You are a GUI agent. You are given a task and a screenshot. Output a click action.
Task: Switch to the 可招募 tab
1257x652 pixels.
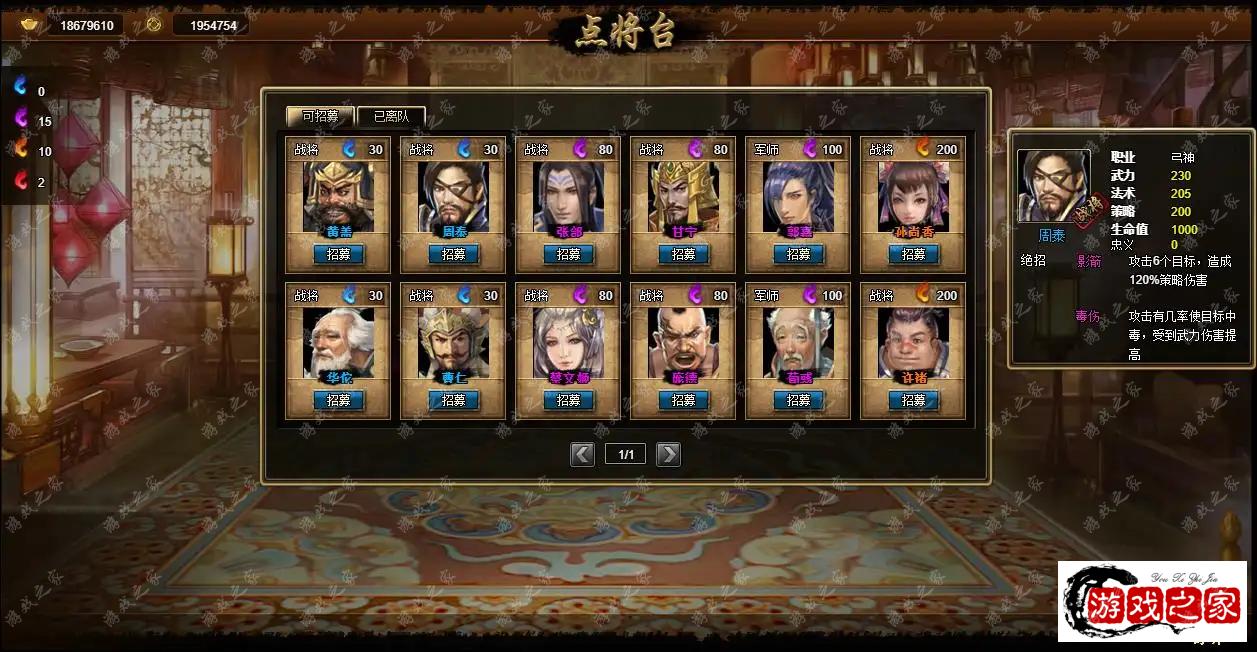(320, 116)
